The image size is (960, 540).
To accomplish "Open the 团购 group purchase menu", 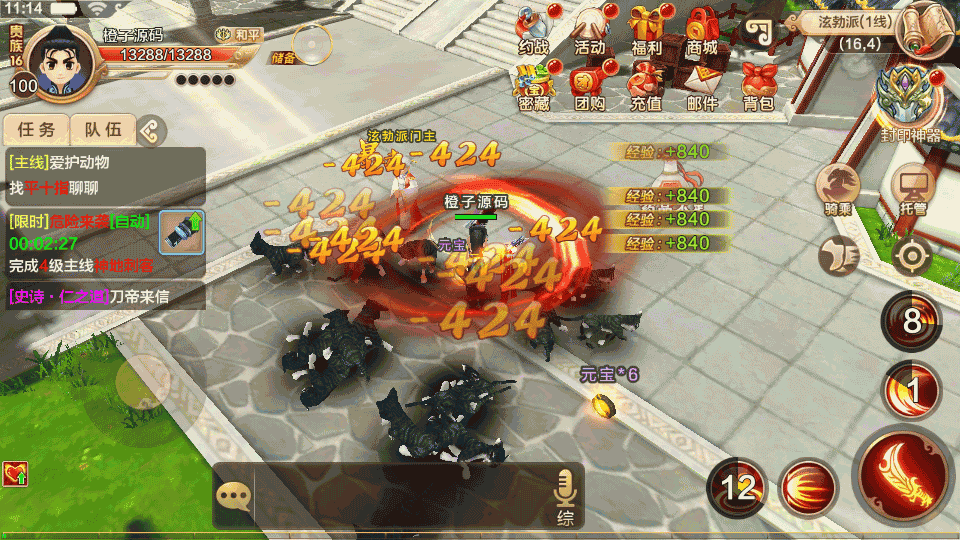I will pyautogui.click(x=590, y=85).
